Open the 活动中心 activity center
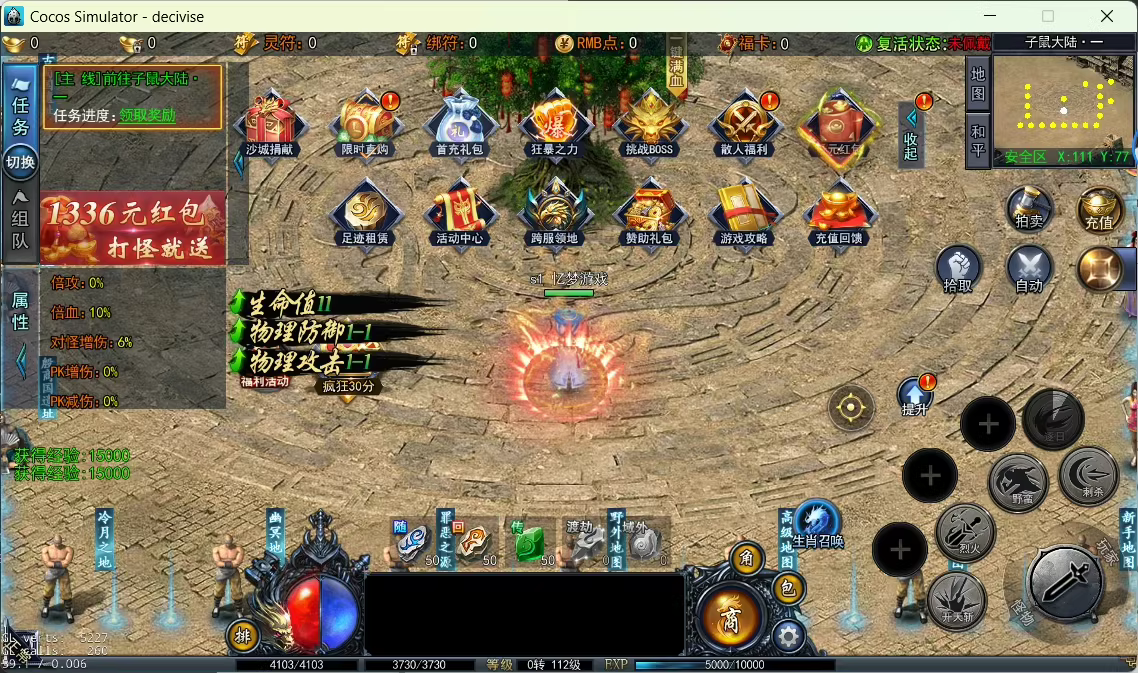 [x=460, y=213]
